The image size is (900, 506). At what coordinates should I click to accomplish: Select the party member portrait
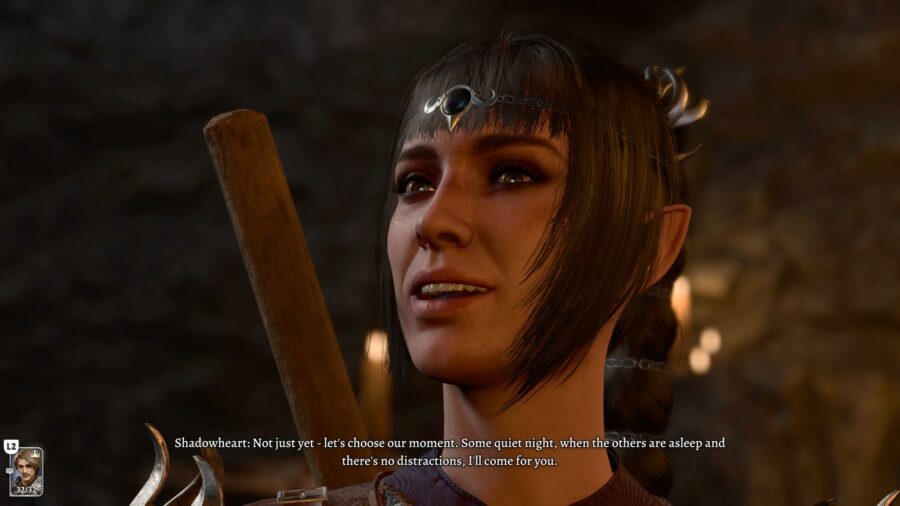point(26,471)
